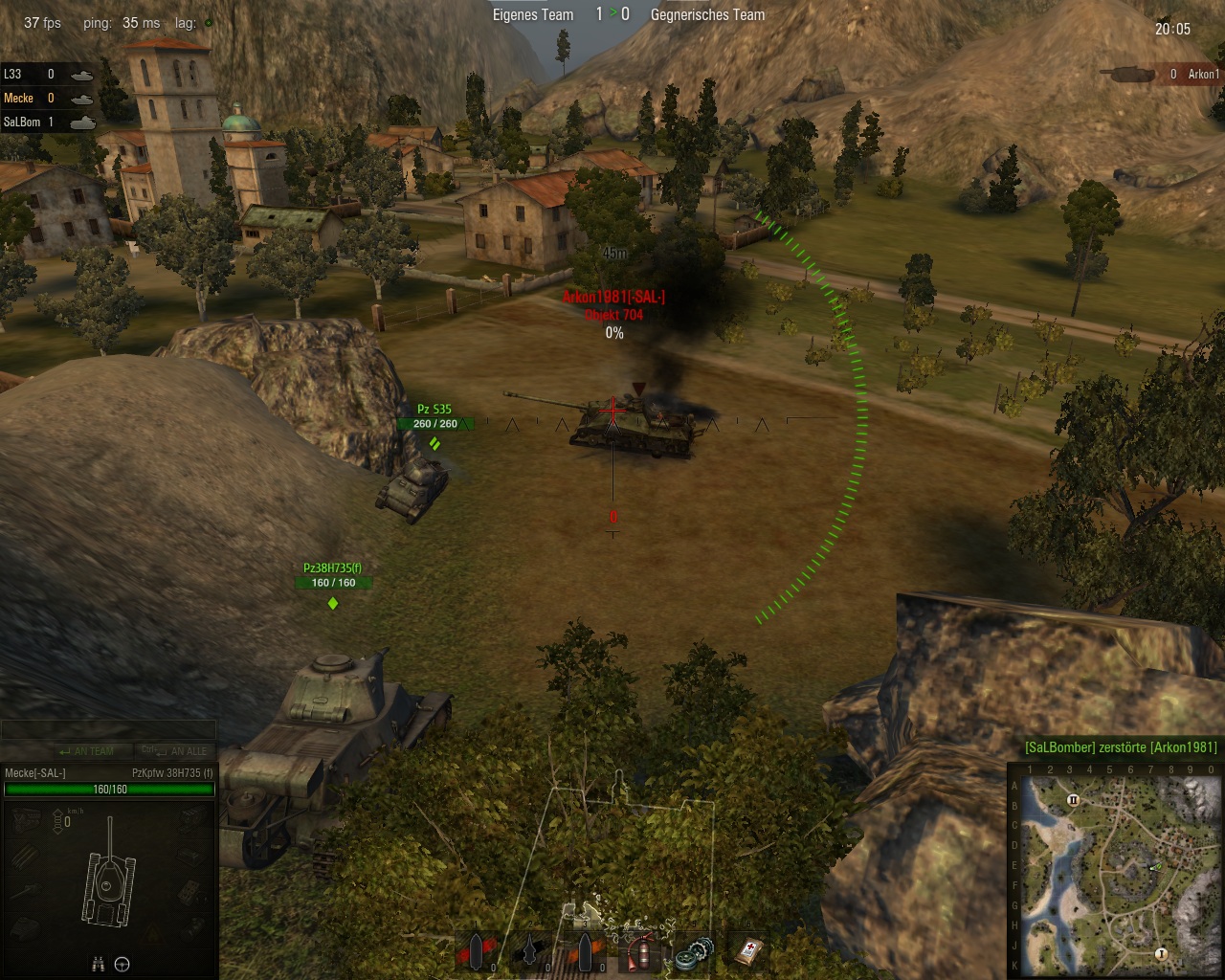Use the repair kit consumable
Viewport: 1225px width, 980px height.
[694, 952]
